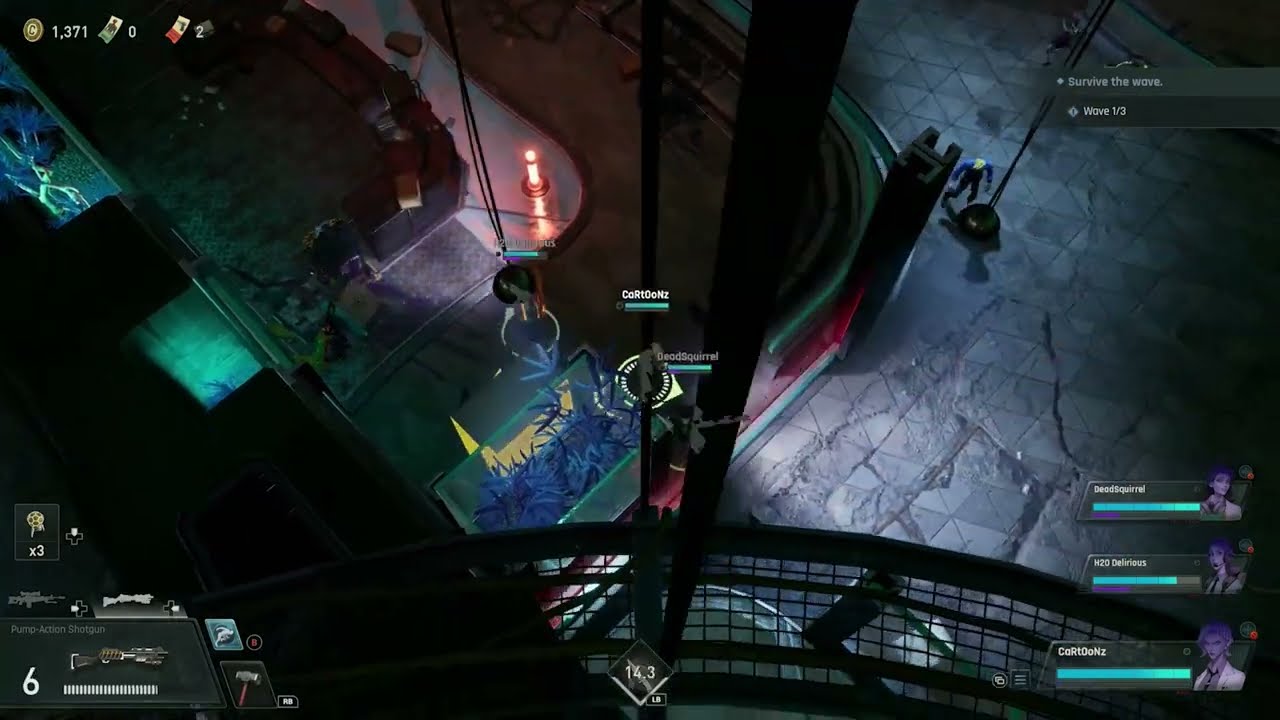
Task: Click the gold coin currency icon
Action: (33, 31)
